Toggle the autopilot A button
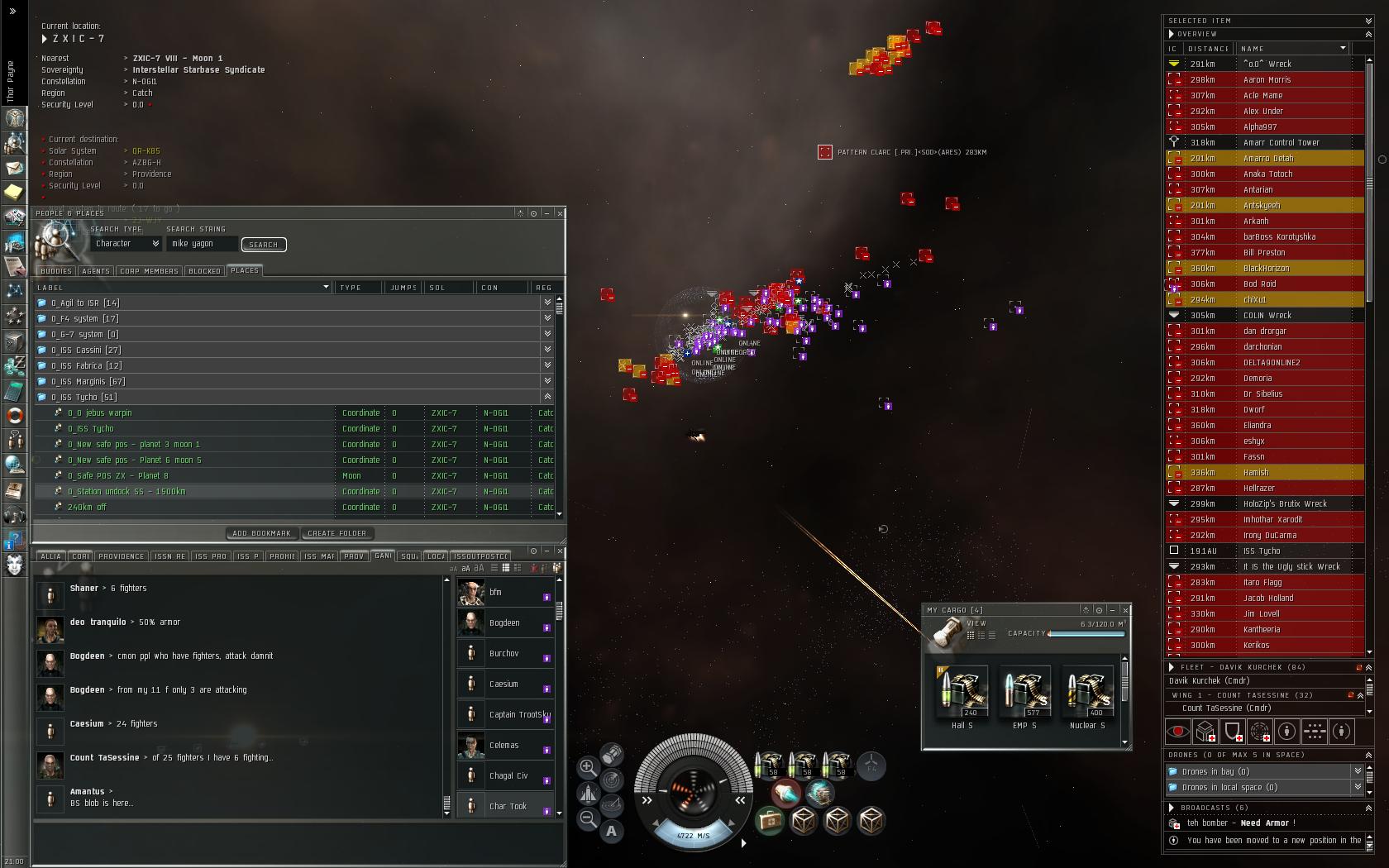Viewport: 1389px width, 868px height. 612,831
